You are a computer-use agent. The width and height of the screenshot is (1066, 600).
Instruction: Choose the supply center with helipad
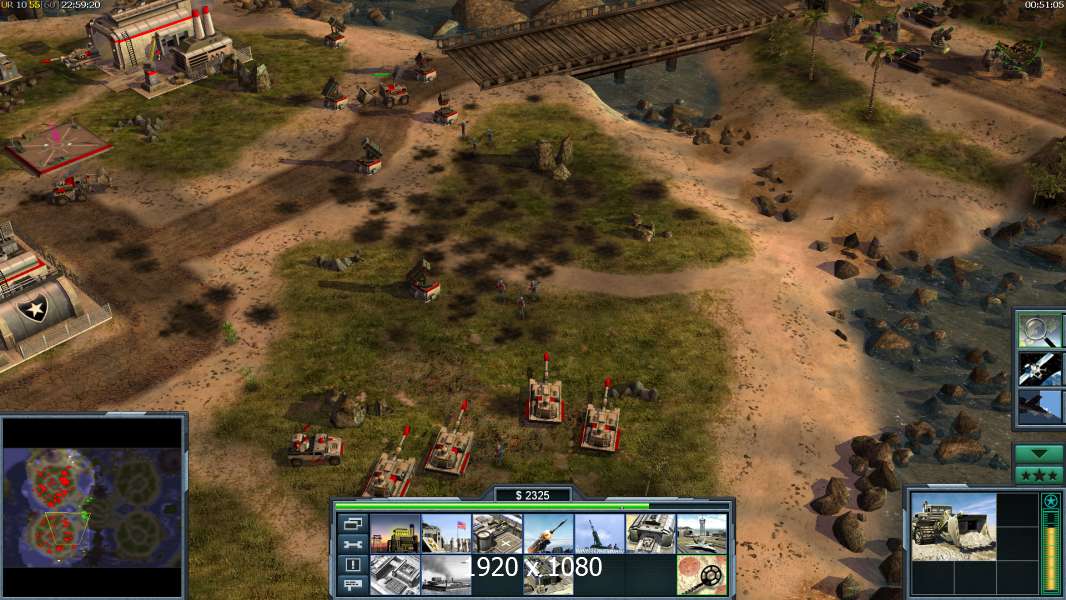click(497, 534)
